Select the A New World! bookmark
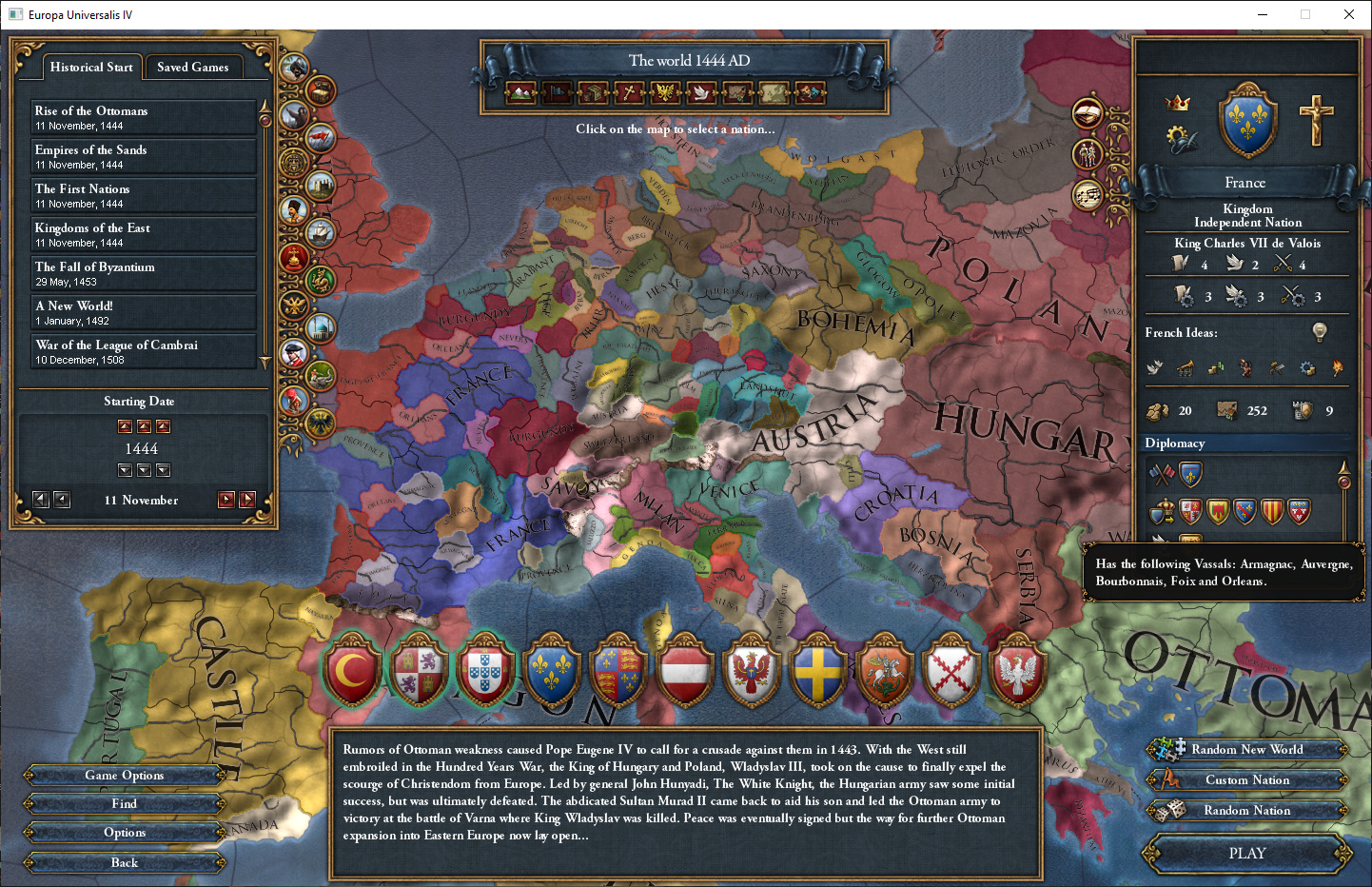This screenshot has width=1372, height=887. tap(143, 312)
